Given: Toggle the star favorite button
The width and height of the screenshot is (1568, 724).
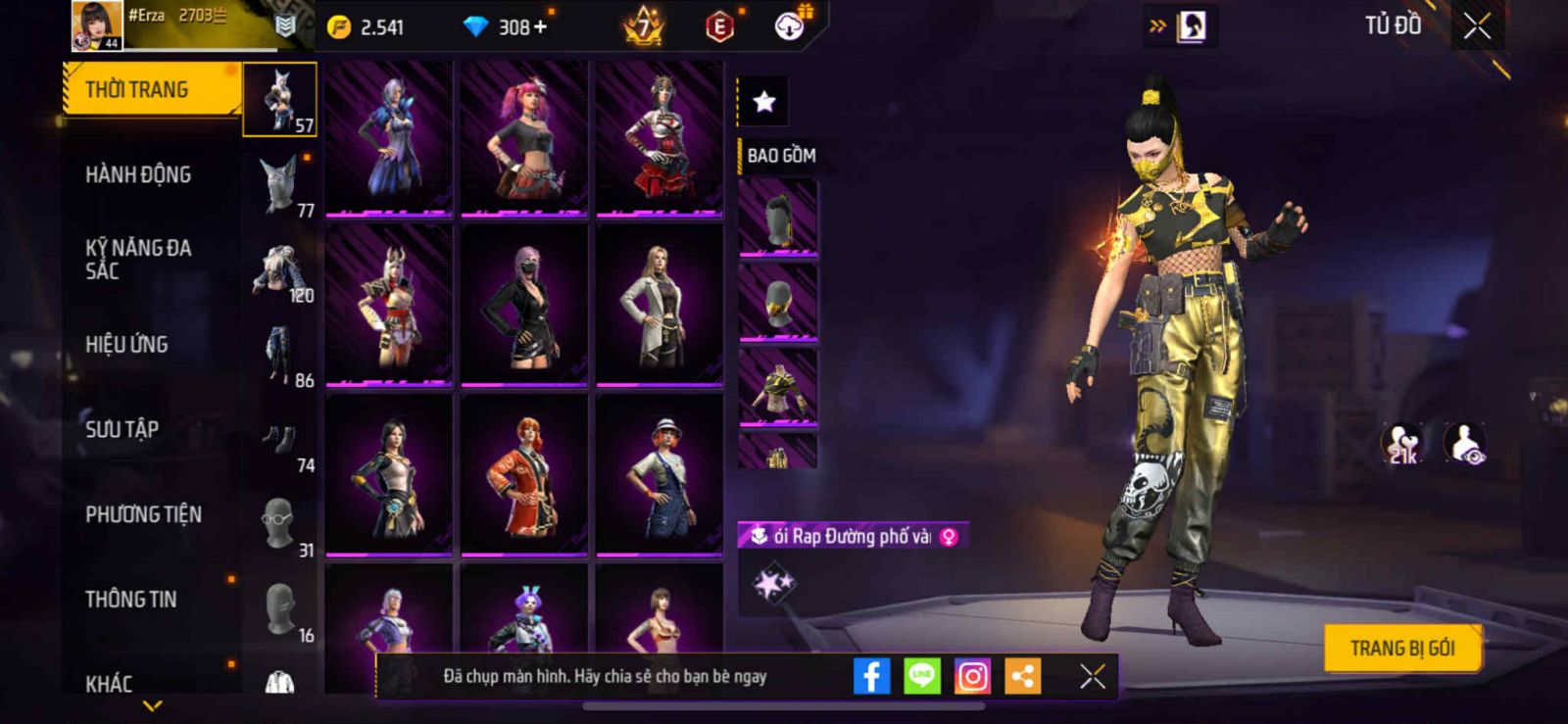Looking at the screenshot, I should [x=763, y=101].
